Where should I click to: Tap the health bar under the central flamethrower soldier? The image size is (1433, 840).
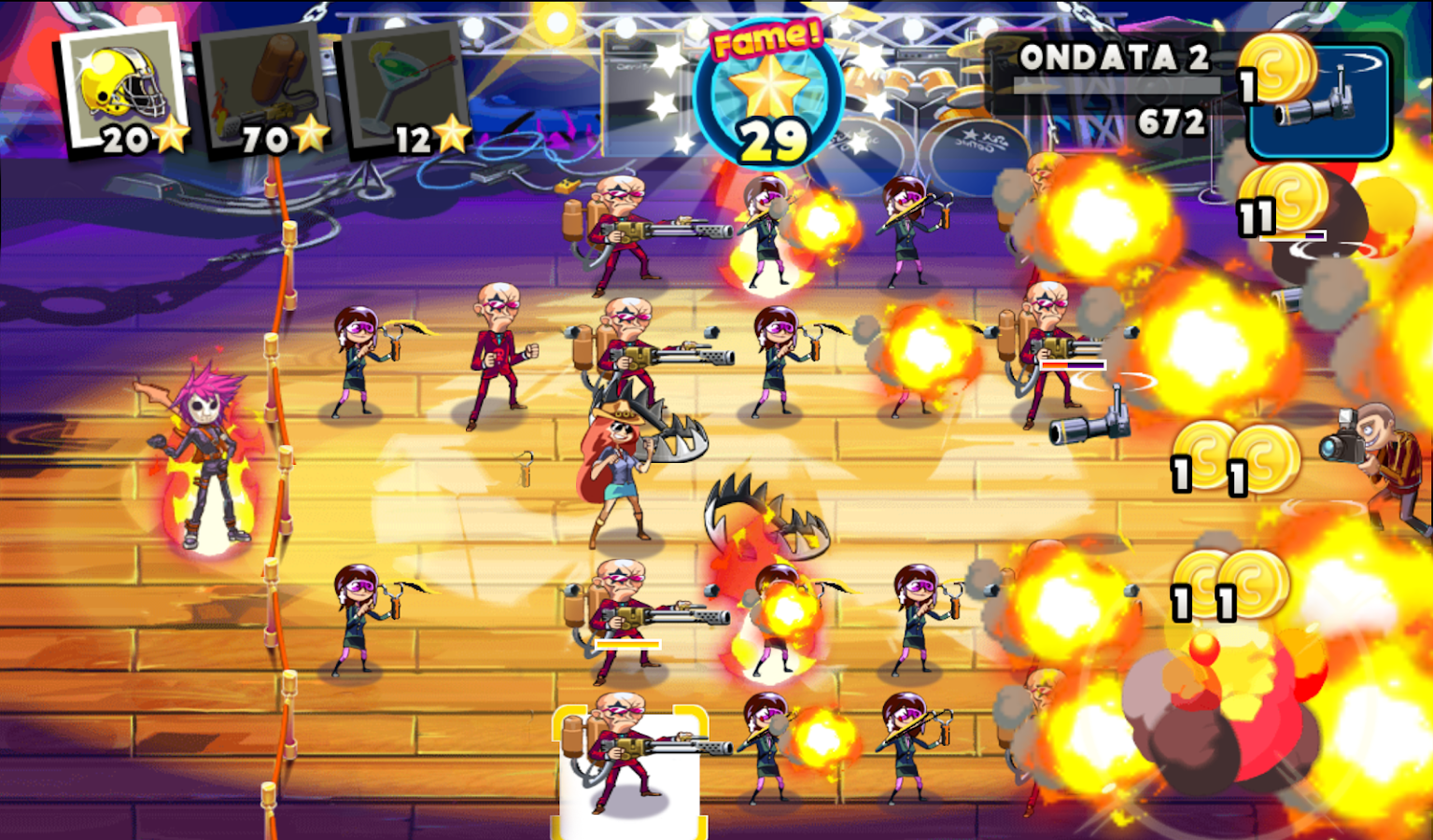click(x=630, y=644)
